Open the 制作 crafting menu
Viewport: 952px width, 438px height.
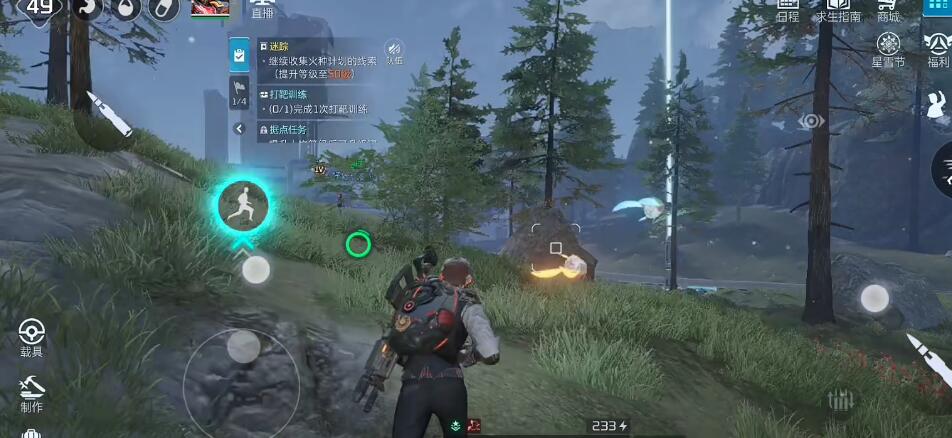click(32, 391)
